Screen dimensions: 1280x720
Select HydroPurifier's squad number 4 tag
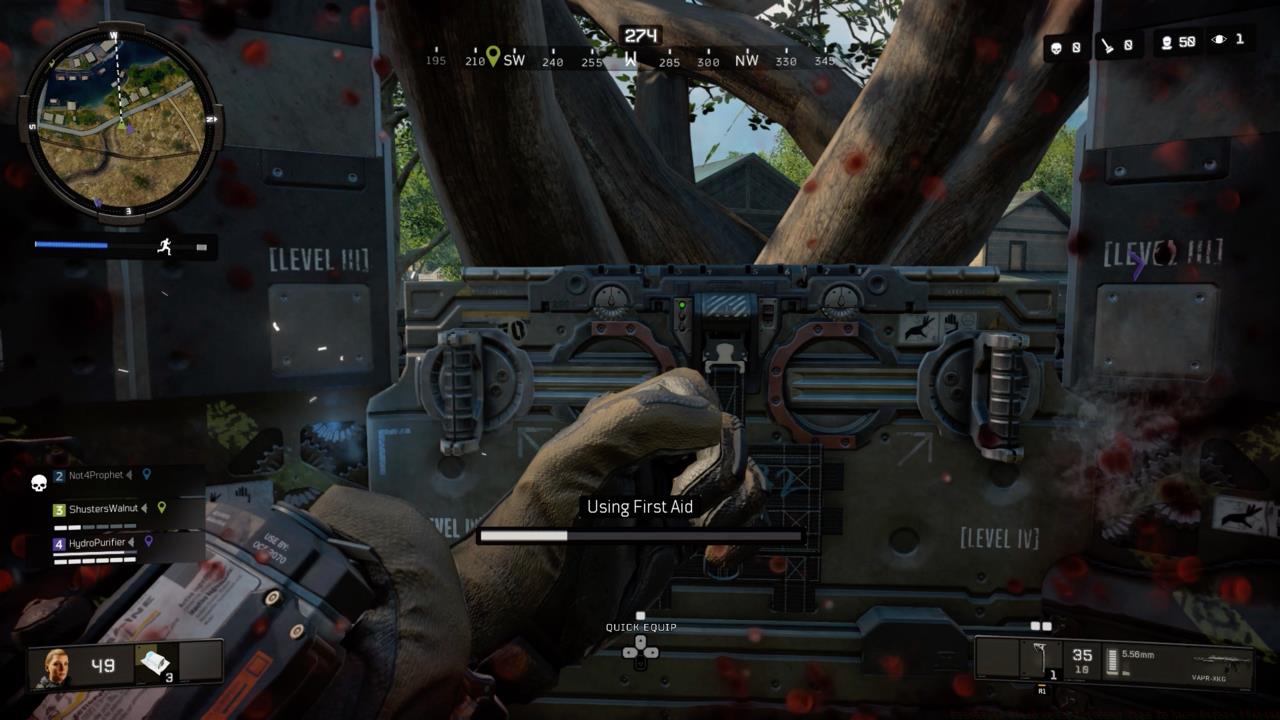(x=59, y=542)
